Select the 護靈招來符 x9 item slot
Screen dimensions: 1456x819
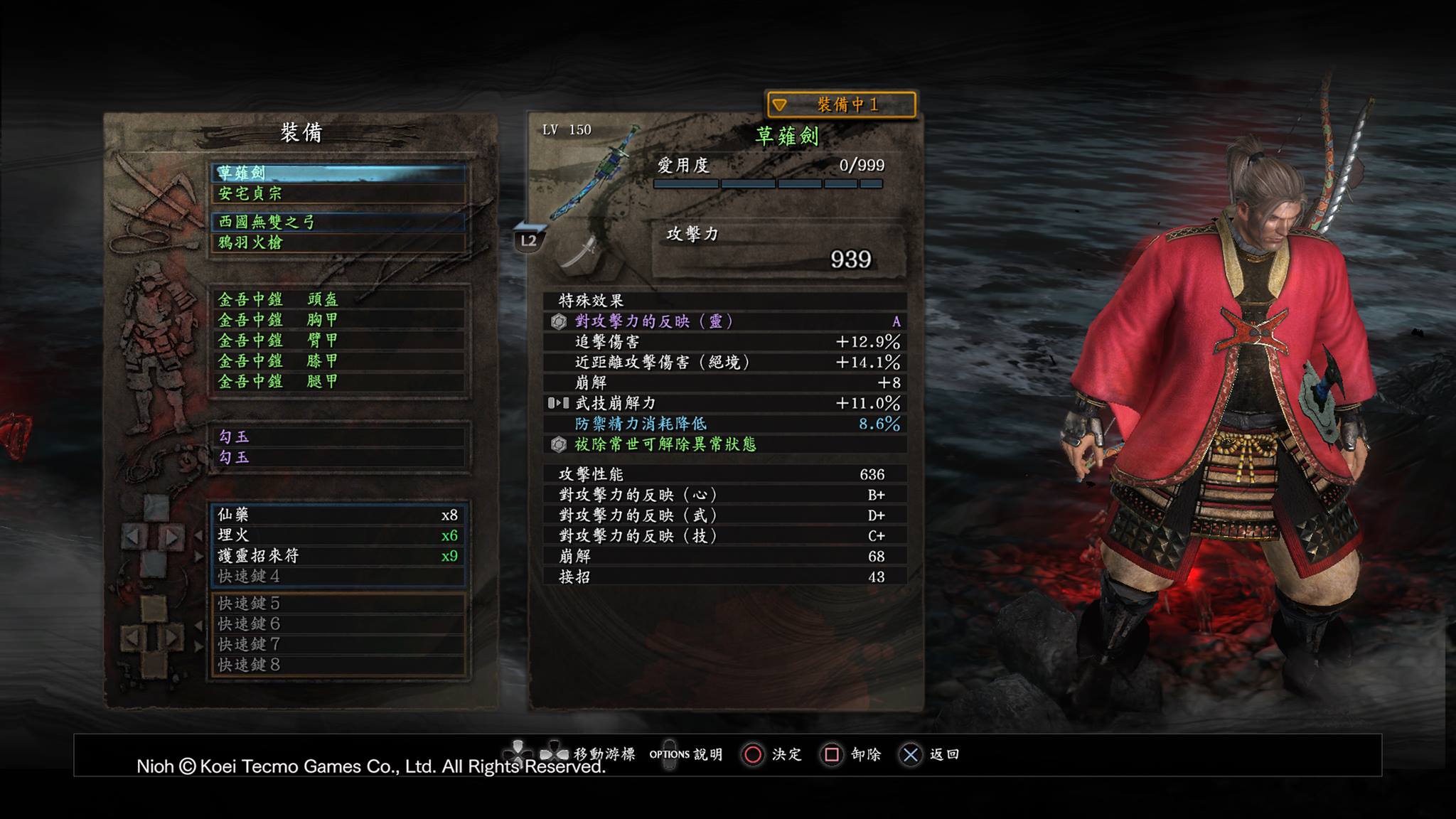coord(338,556)
